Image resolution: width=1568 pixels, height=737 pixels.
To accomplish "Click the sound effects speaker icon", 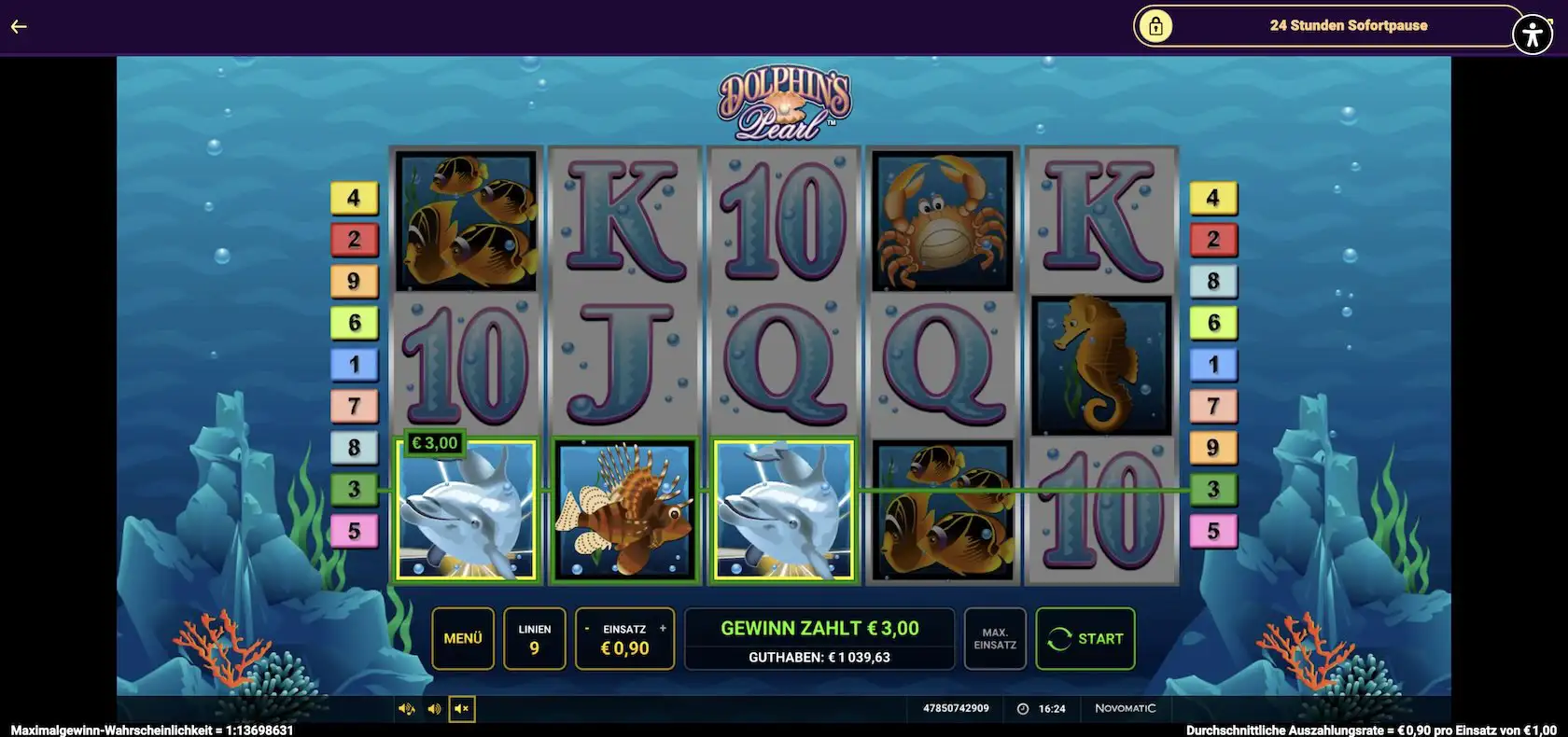I will (432, 708).
